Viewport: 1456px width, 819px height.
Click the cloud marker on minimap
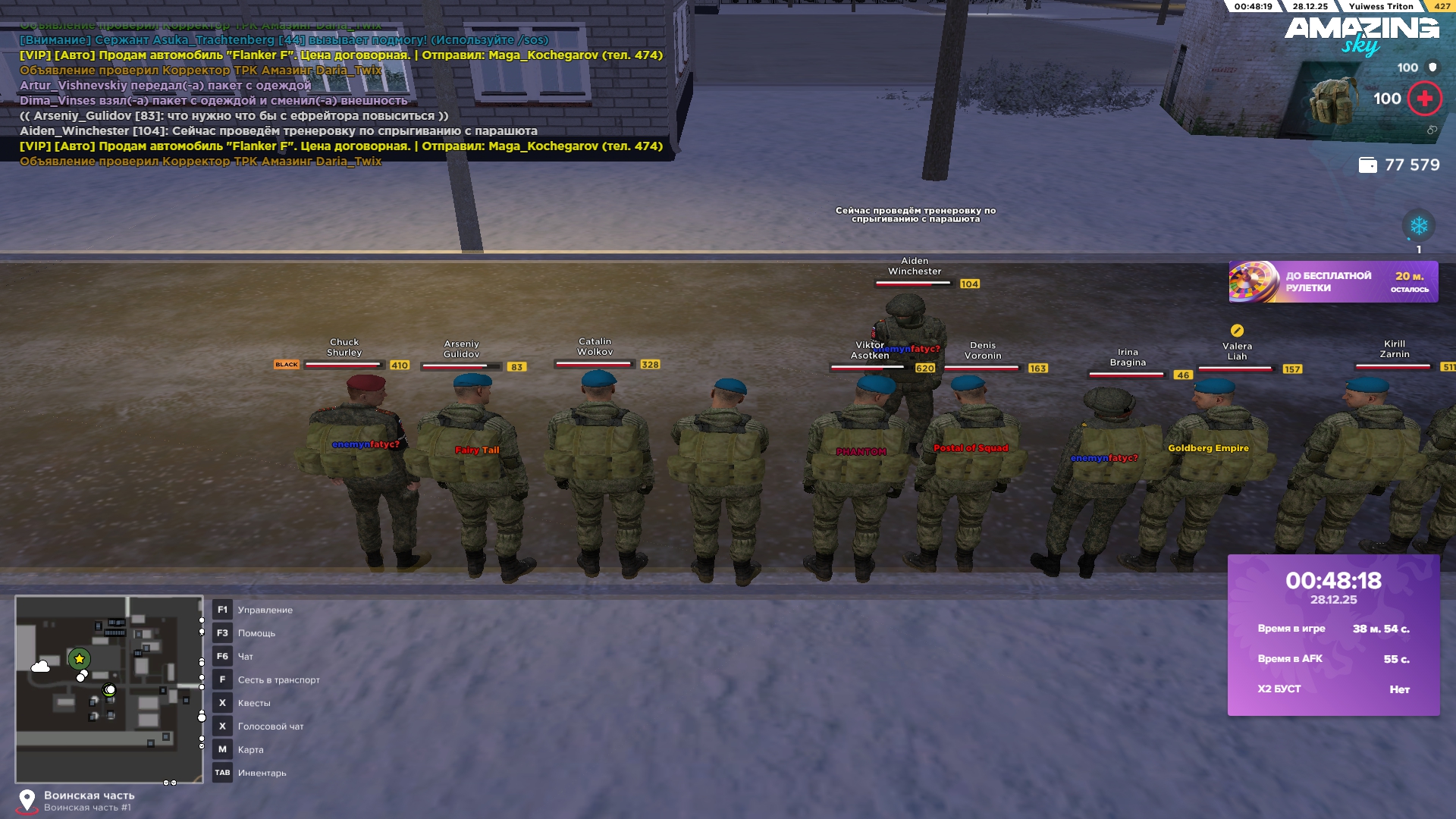[x=41, y=667]
